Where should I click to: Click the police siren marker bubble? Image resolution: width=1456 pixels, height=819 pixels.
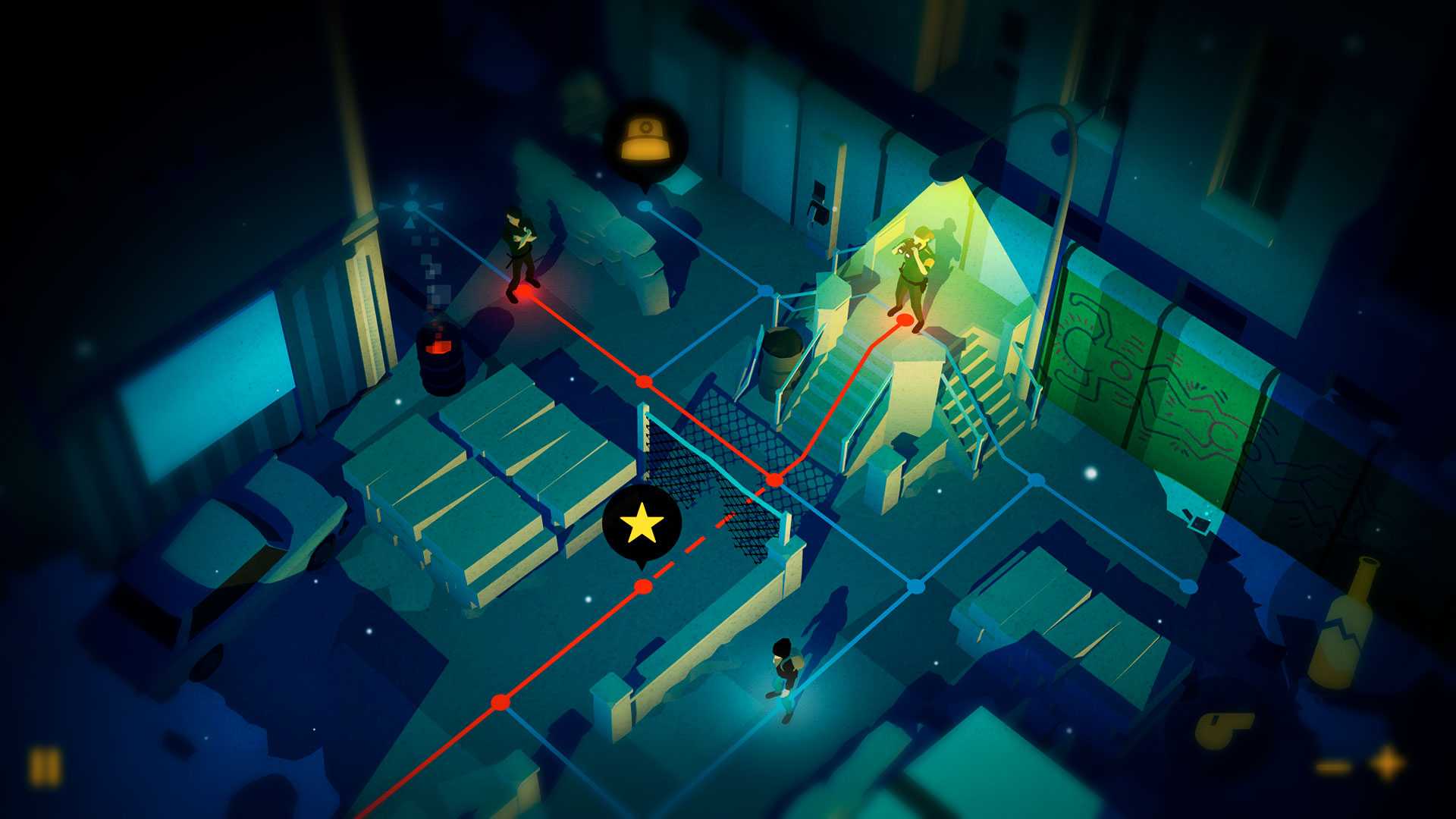[x=645, y=141]
